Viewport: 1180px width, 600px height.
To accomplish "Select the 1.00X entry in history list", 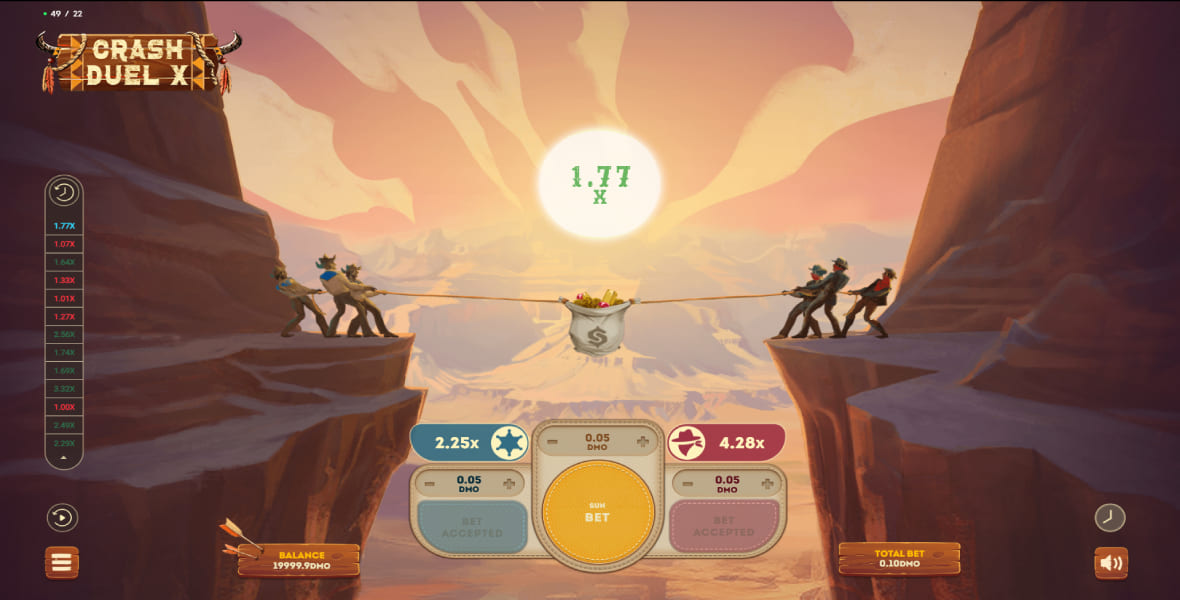I will [x=64, y=407].
